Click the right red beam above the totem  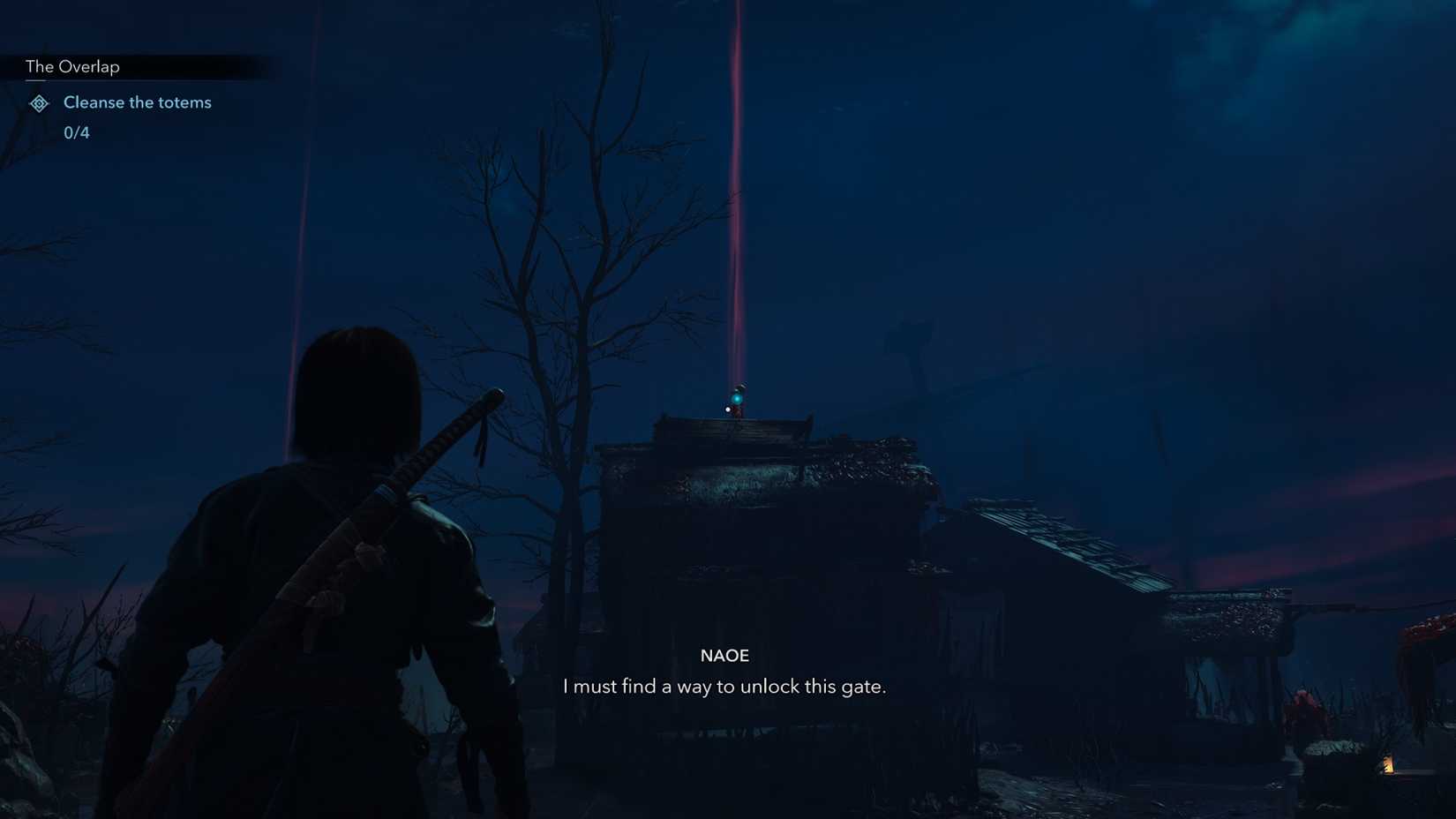click(x=735, y=177)
